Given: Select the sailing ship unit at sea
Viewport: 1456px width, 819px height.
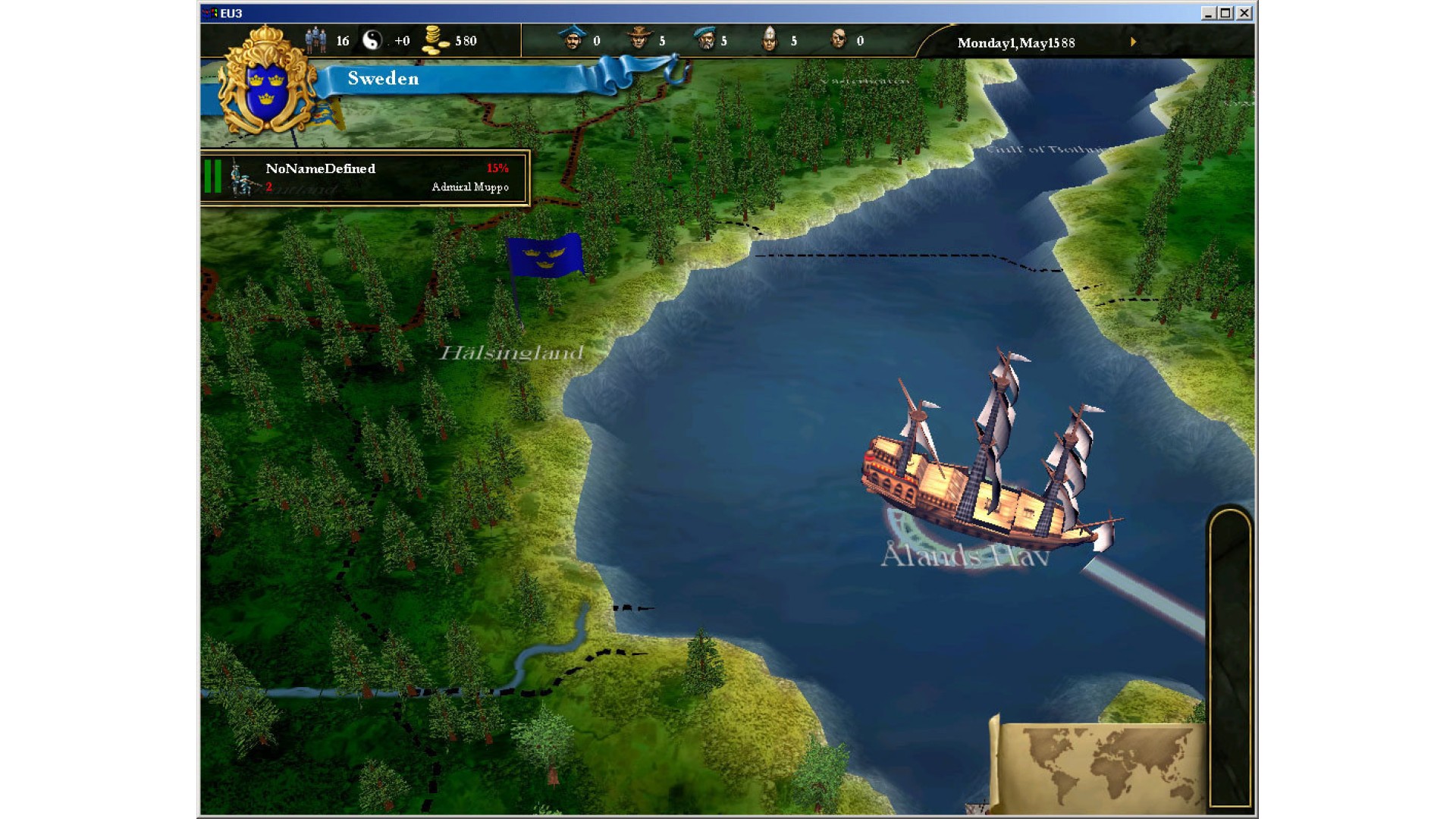Looking at the screenshot, I should point(986,470).
